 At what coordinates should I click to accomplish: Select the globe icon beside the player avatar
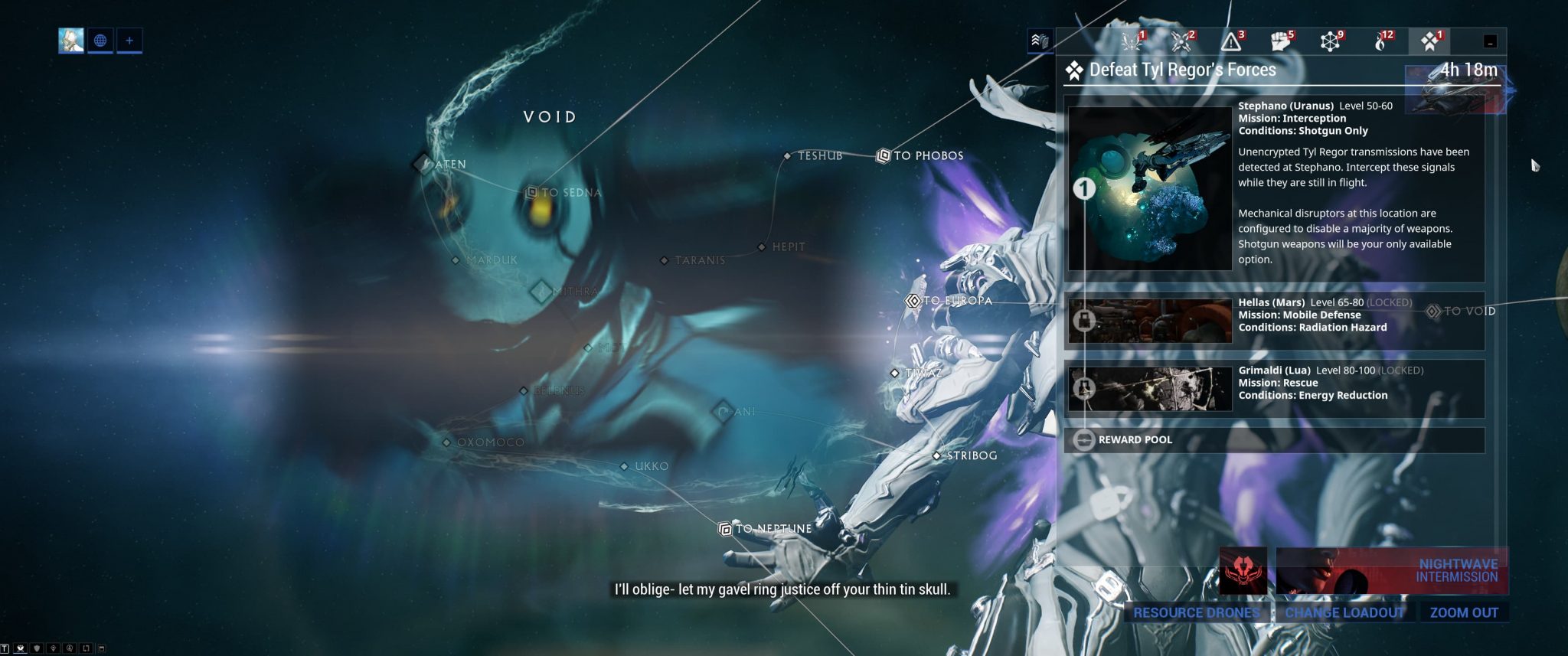pyautogui.click(x=102, y=42)
